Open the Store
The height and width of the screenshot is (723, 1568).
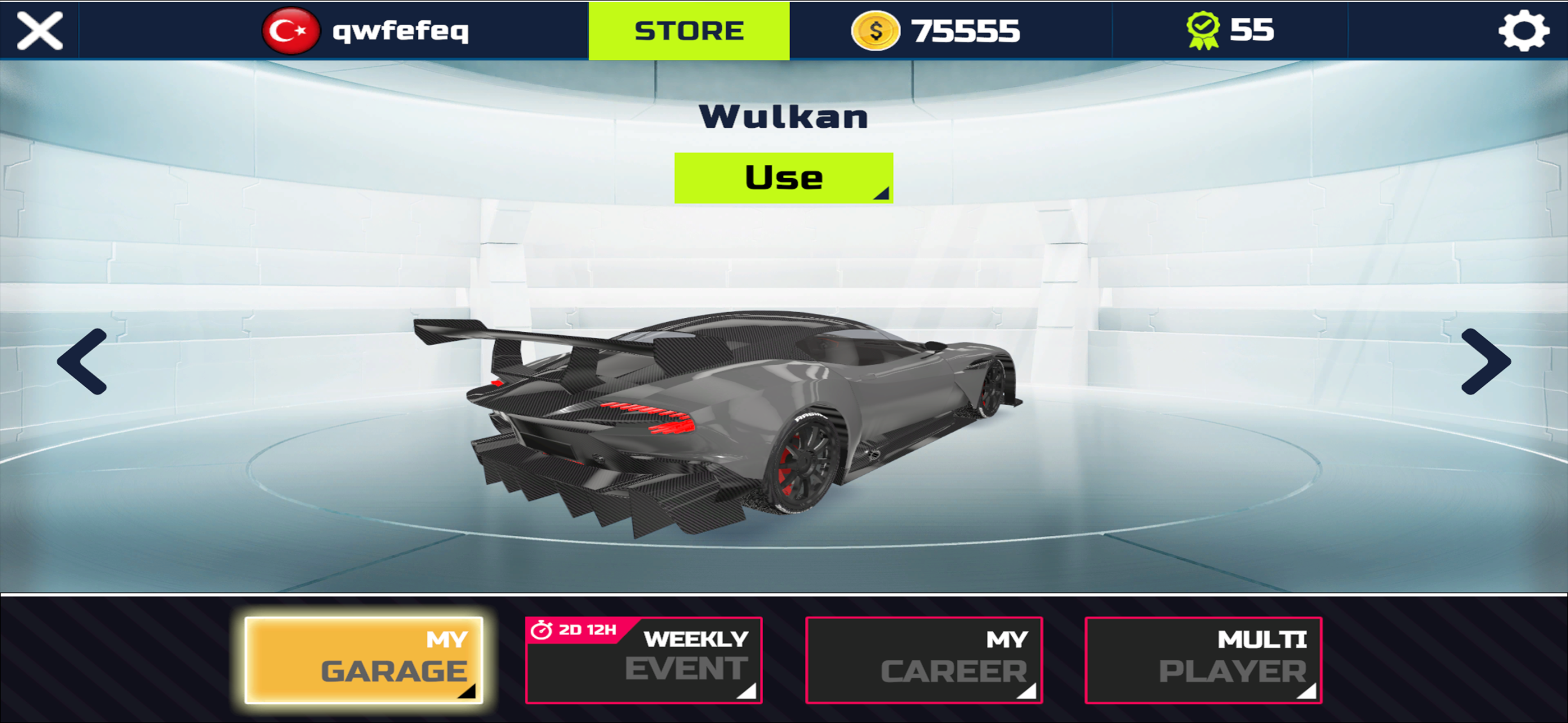coord(689,30)
